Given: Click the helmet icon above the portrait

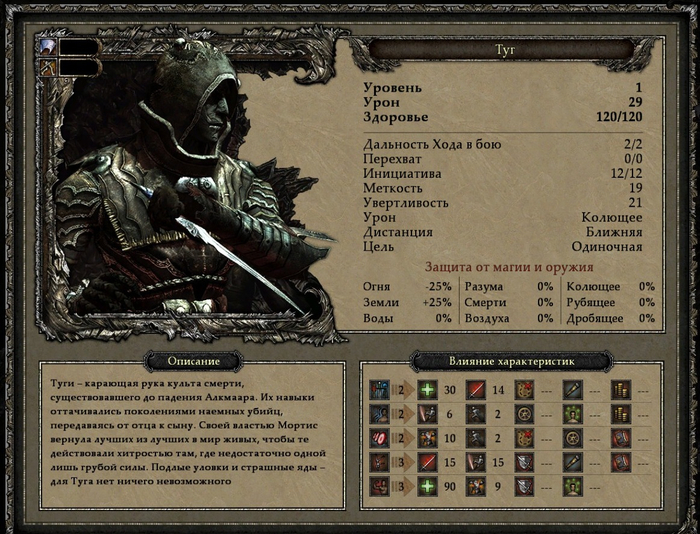Looking at the screenshot, I should [x=46, y=46].
